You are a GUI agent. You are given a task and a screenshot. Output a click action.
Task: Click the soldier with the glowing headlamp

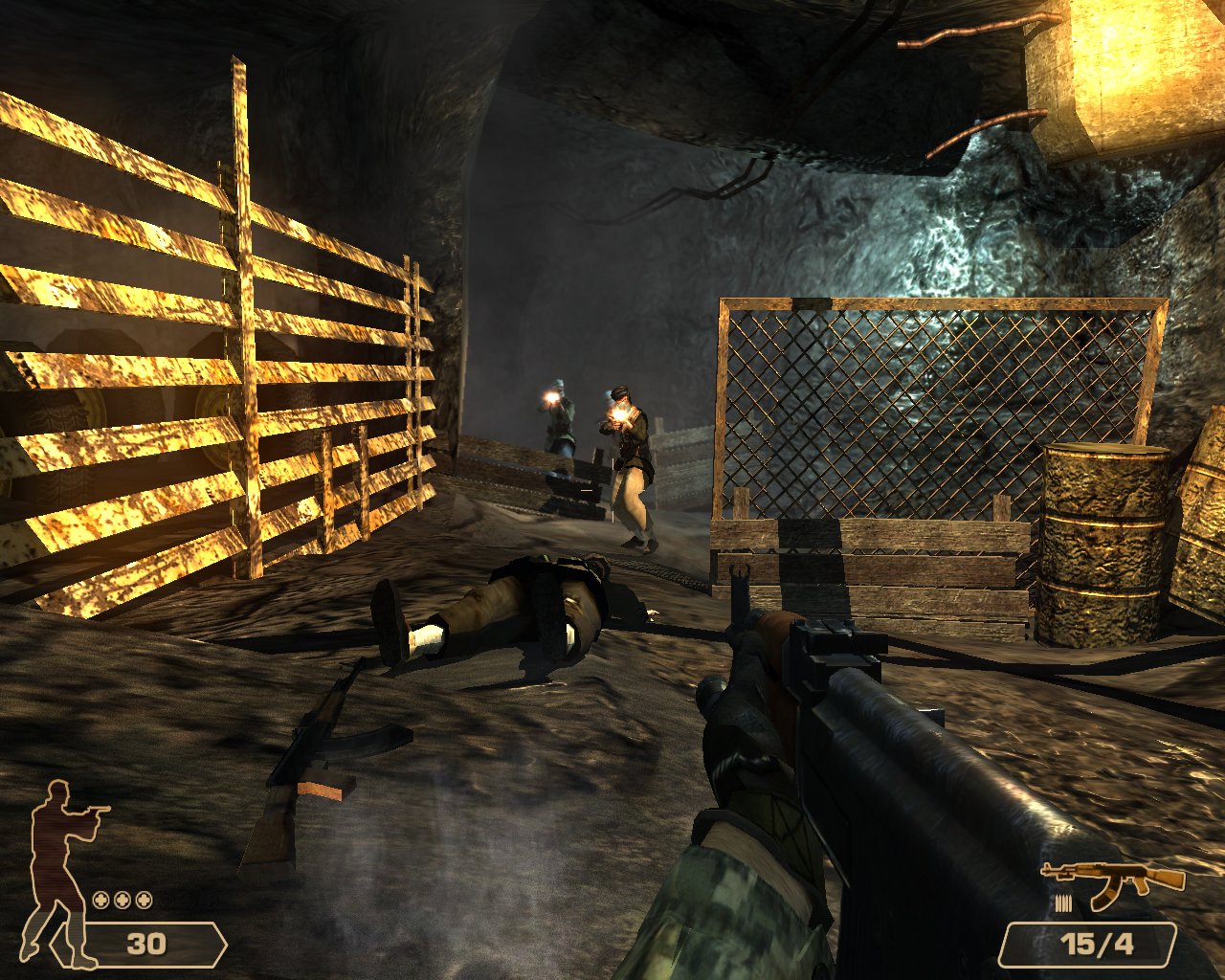pyautogui.click(x=555, y=421)
